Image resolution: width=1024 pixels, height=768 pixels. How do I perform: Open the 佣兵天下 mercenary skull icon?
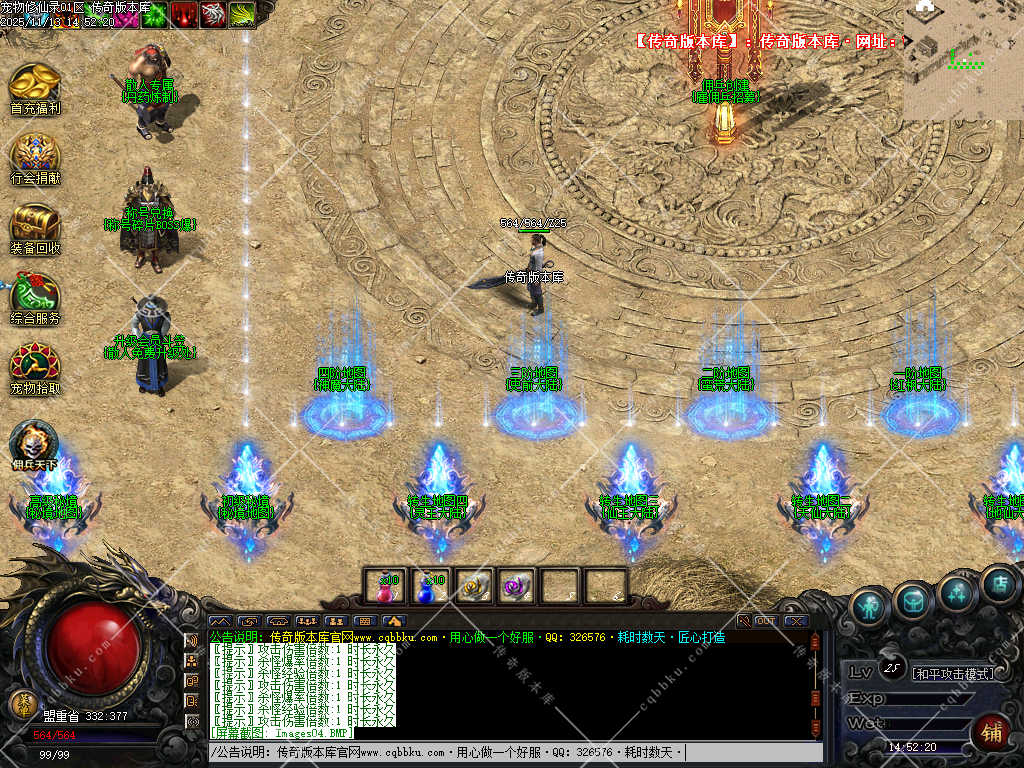click(x=34, y=441)
